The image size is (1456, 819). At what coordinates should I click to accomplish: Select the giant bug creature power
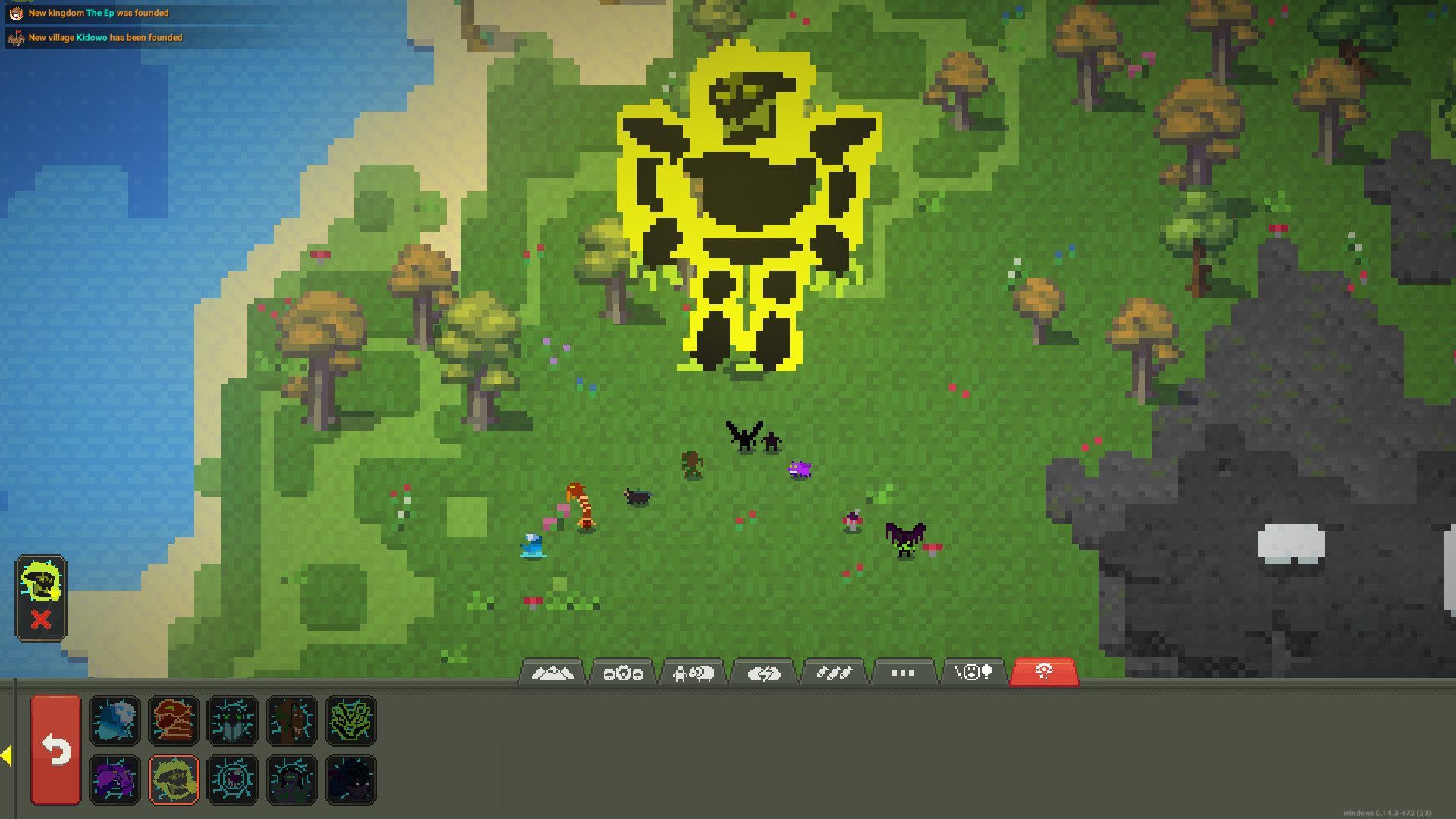point(233,721)
